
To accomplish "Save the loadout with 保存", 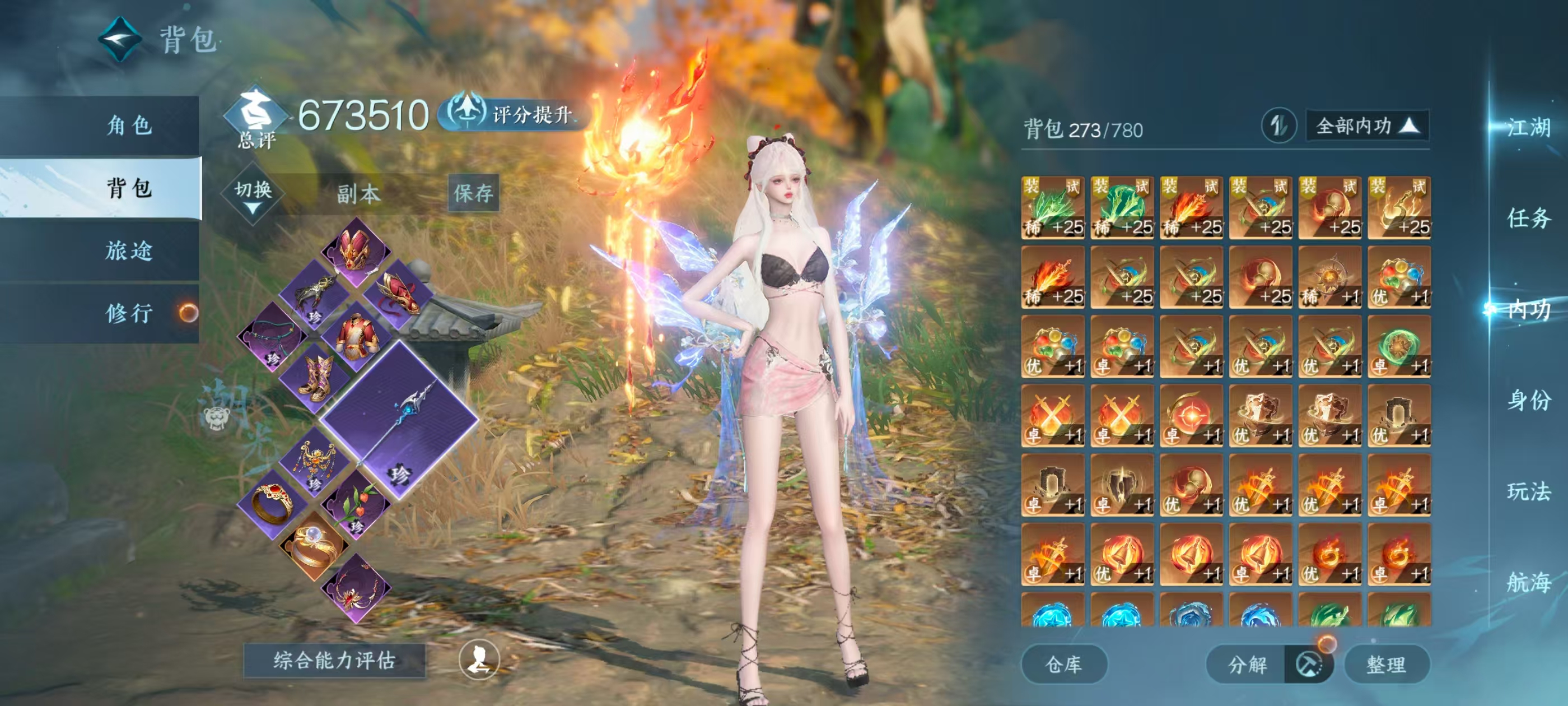I will click(x=473, y=193).
